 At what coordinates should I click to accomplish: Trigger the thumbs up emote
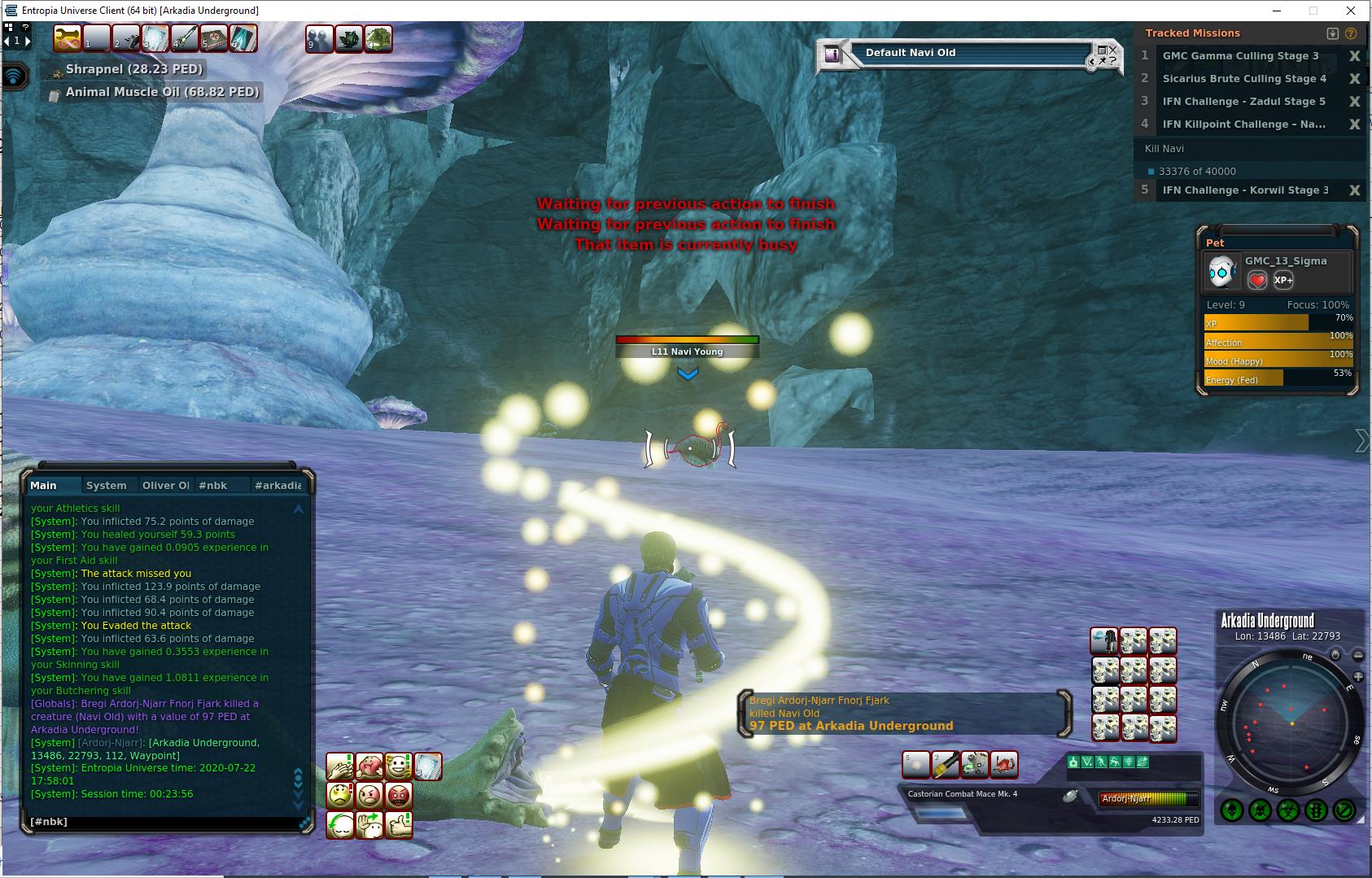[x=399, y=824]
